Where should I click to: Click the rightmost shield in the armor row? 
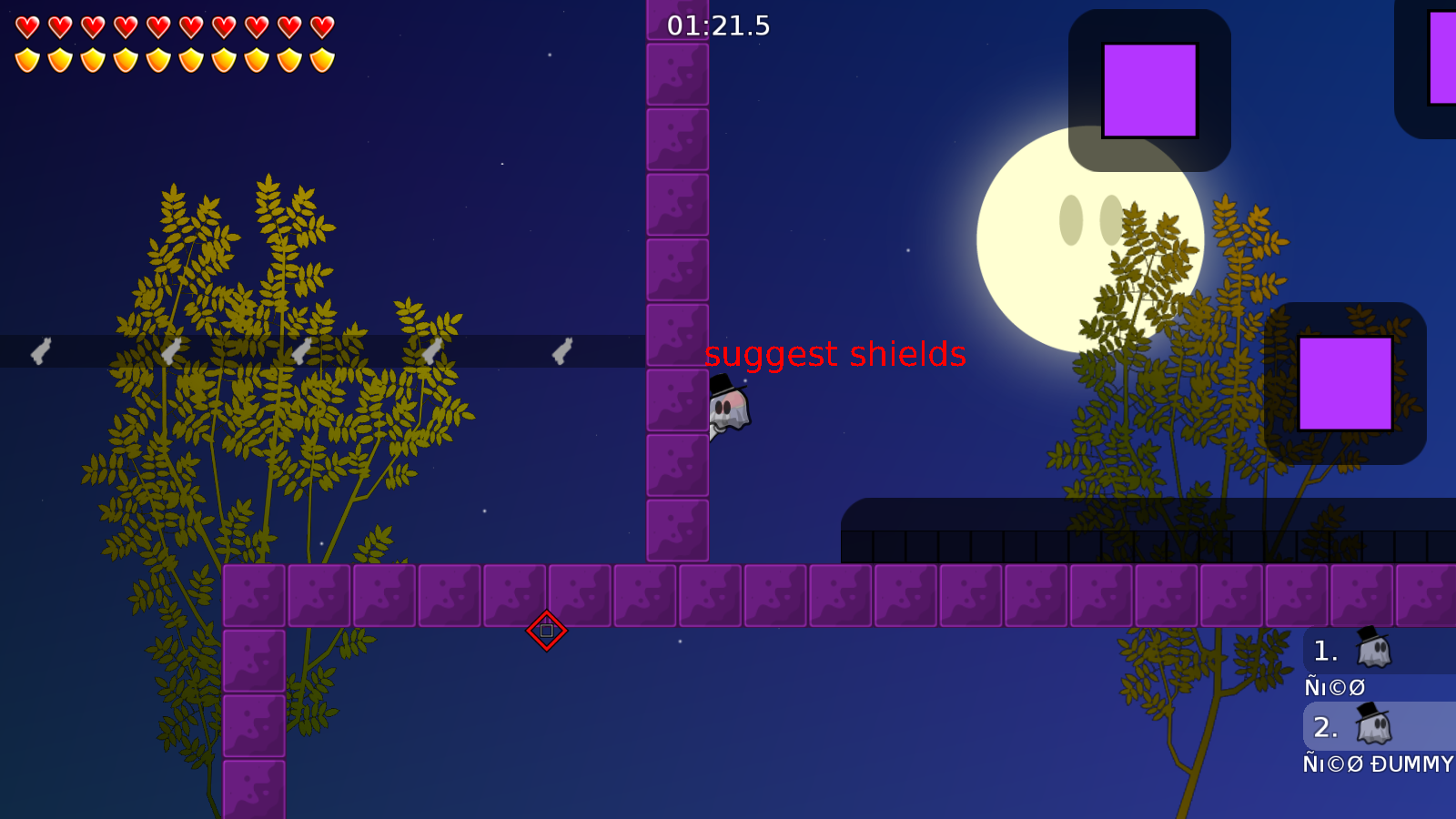click(320, 60)
